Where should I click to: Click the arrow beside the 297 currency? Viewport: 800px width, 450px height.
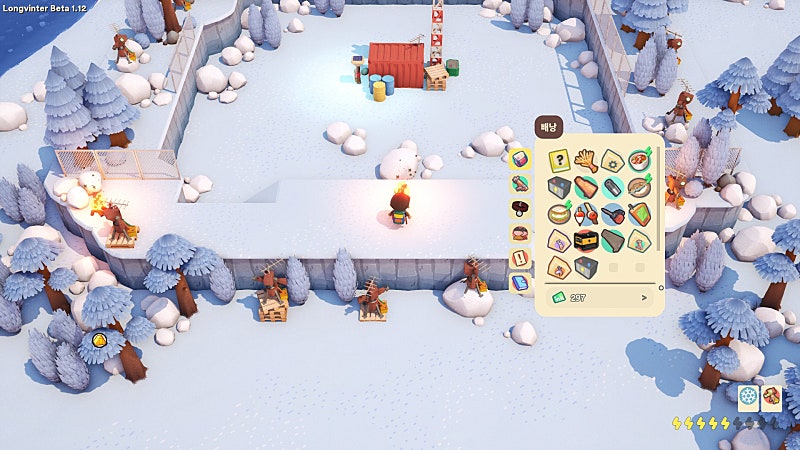pyautogui.click(x=643, y=297)
